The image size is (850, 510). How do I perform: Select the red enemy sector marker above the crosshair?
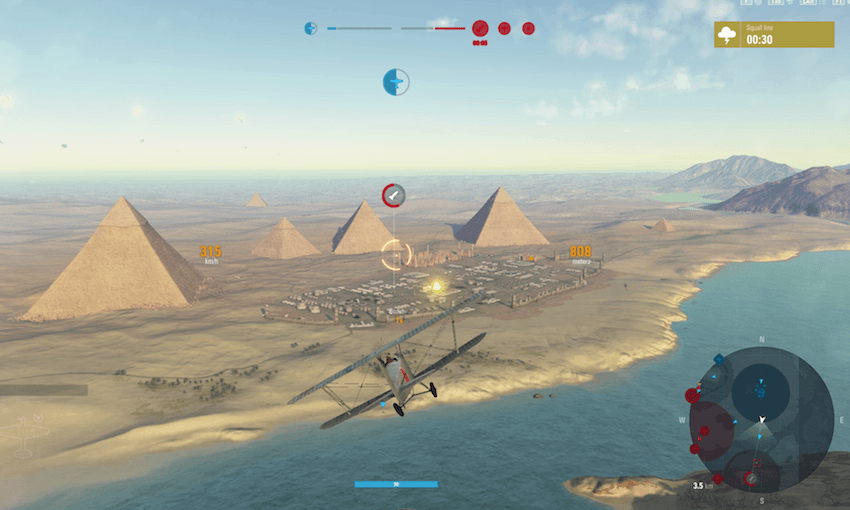[394, 194]
